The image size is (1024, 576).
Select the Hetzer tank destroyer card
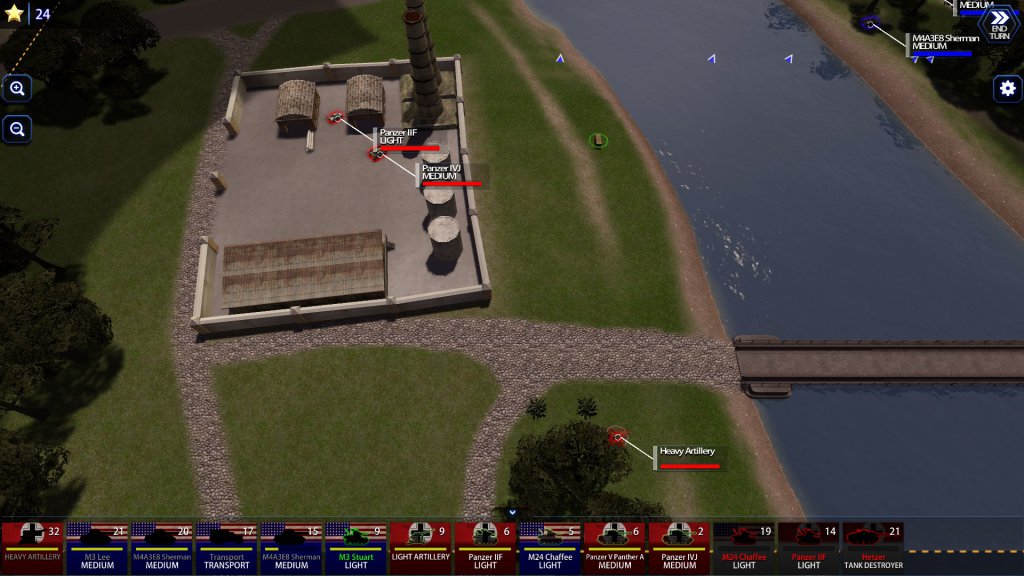tap(874, 547)
